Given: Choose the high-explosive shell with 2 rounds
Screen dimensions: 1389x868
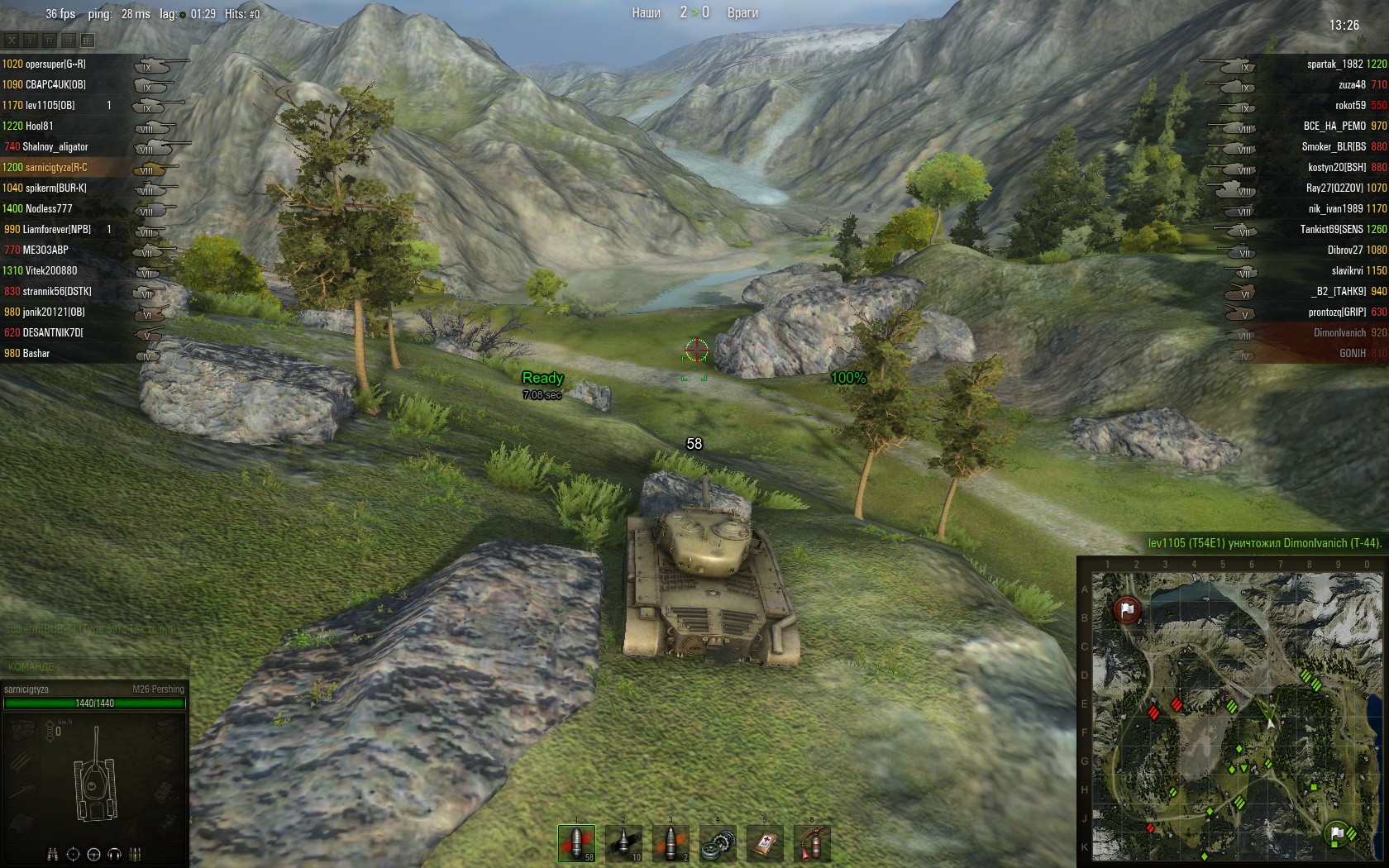Looking at the screenshot, I should coord(671,842).
